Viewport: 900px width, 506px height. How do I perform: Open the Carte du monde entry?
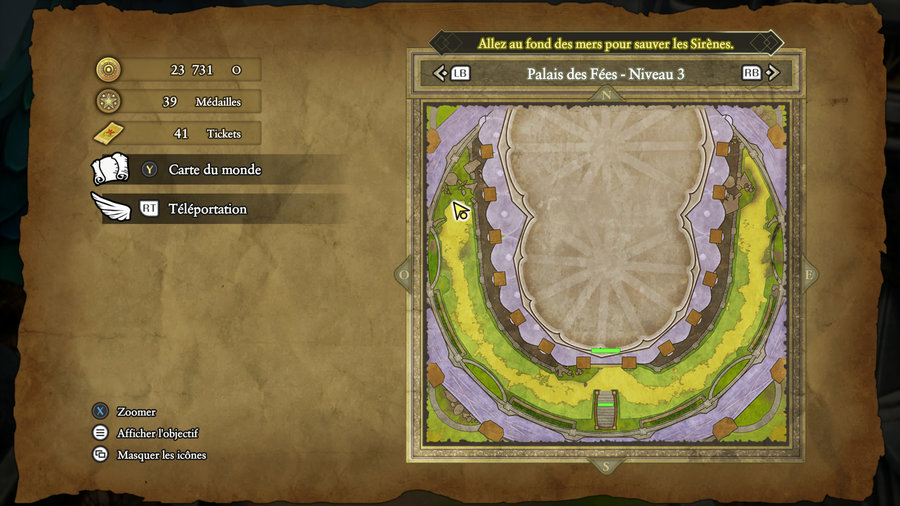(214, 170)
